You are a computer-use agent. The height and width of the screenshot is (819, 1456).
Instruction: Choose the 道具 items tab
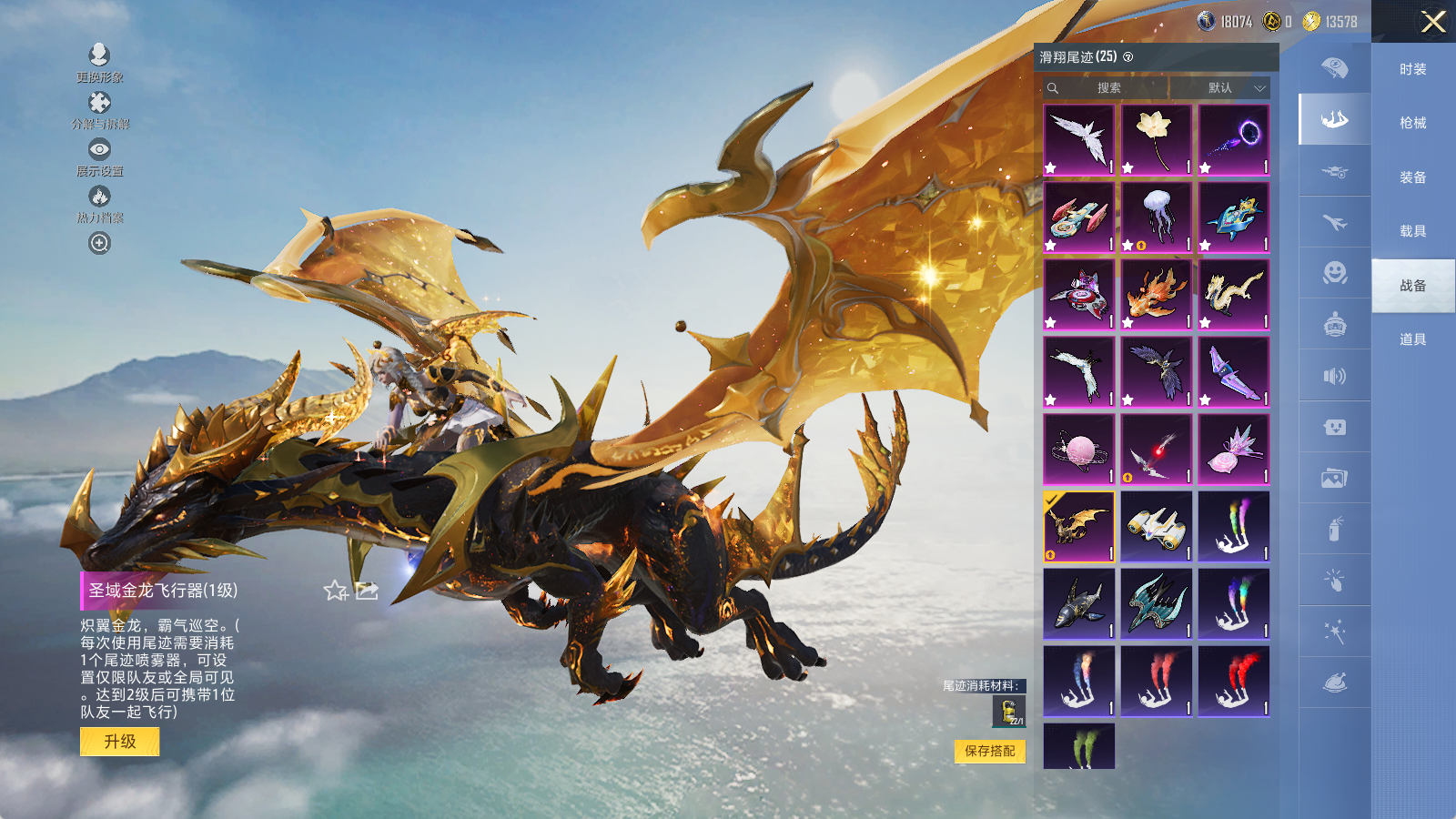pos(1412,339)
